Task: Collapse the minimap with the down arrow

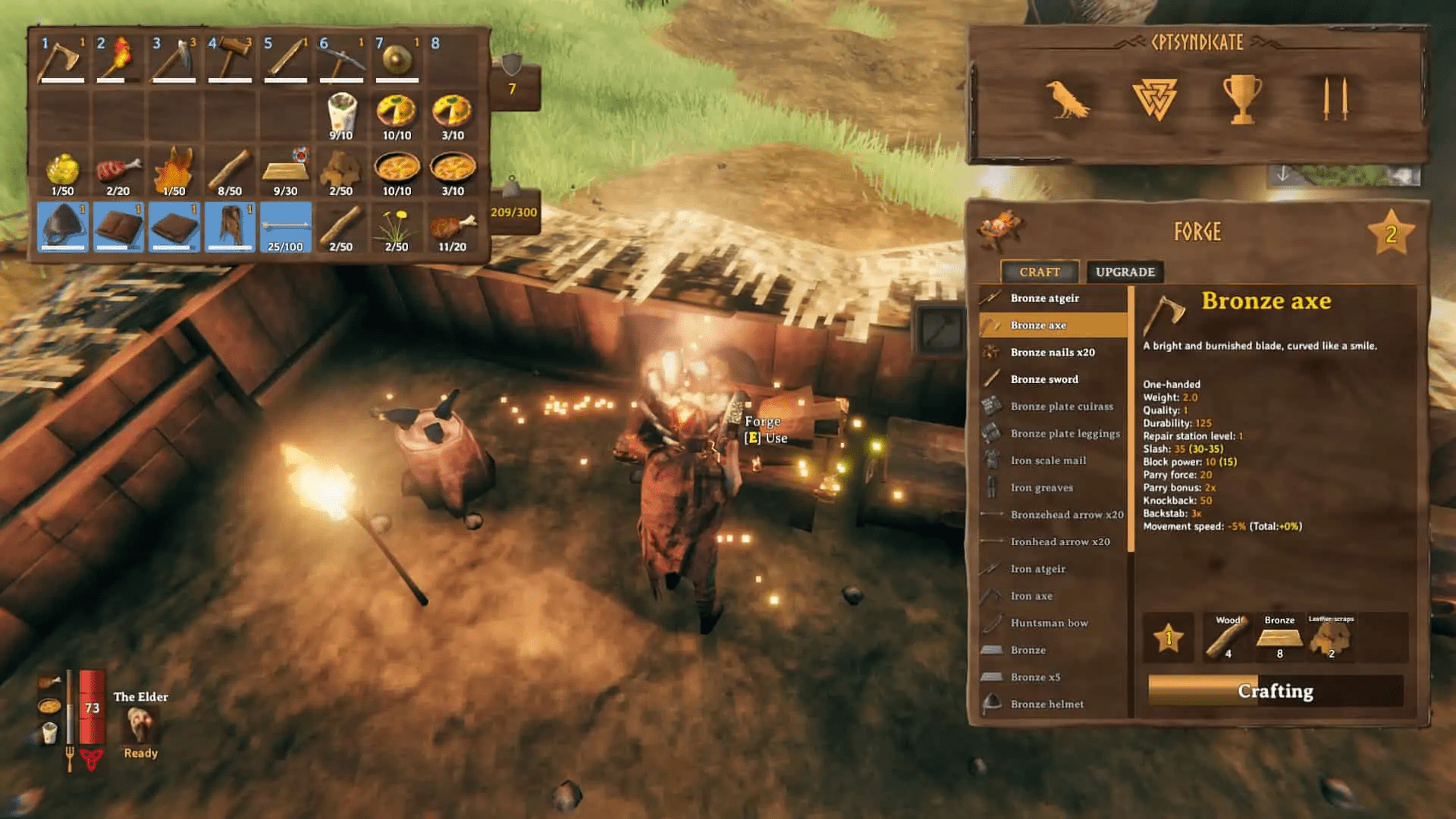Action: [1283, 174]
